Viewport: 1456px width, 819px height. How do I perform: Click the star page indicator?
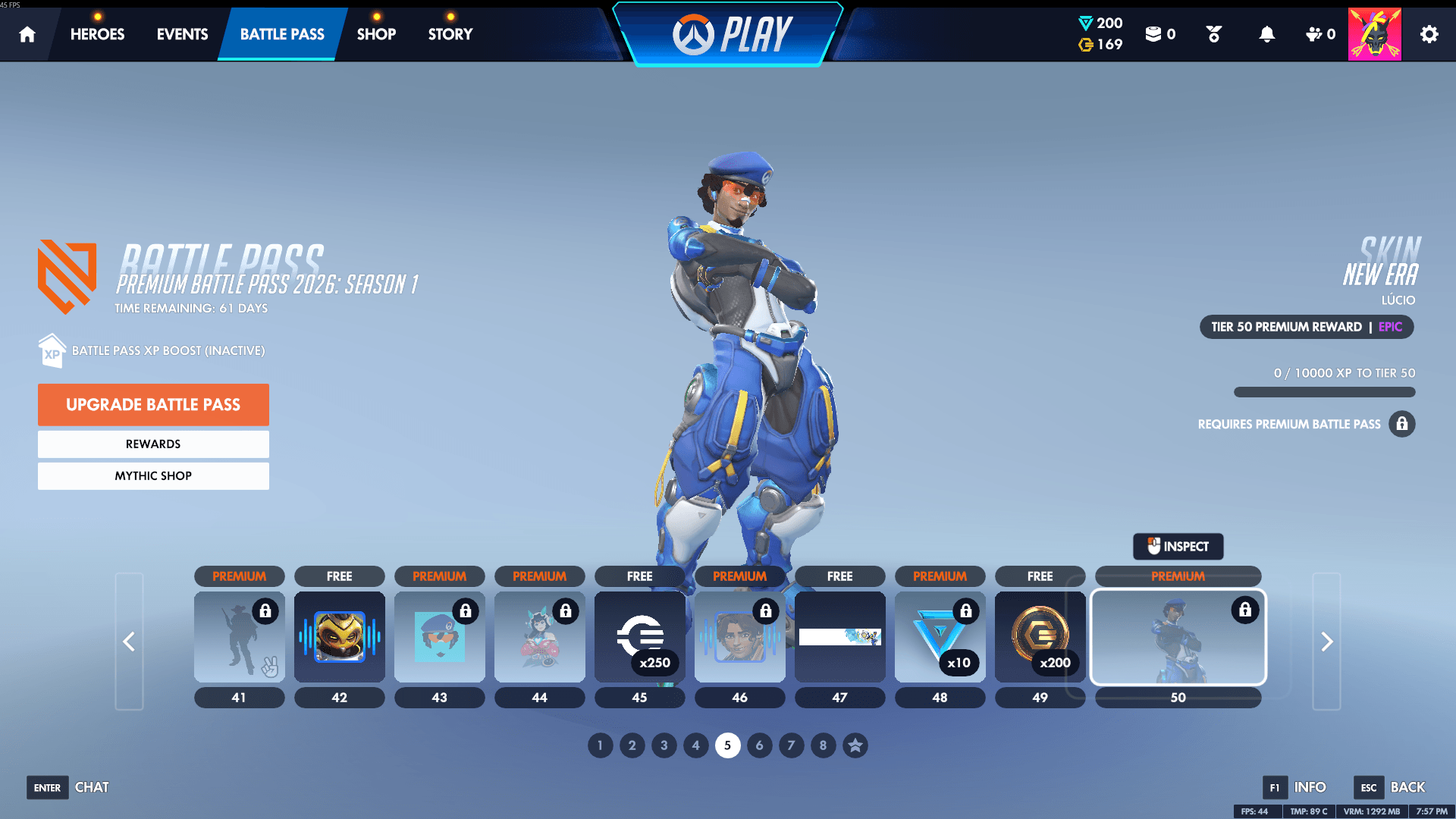coord(855,745)
